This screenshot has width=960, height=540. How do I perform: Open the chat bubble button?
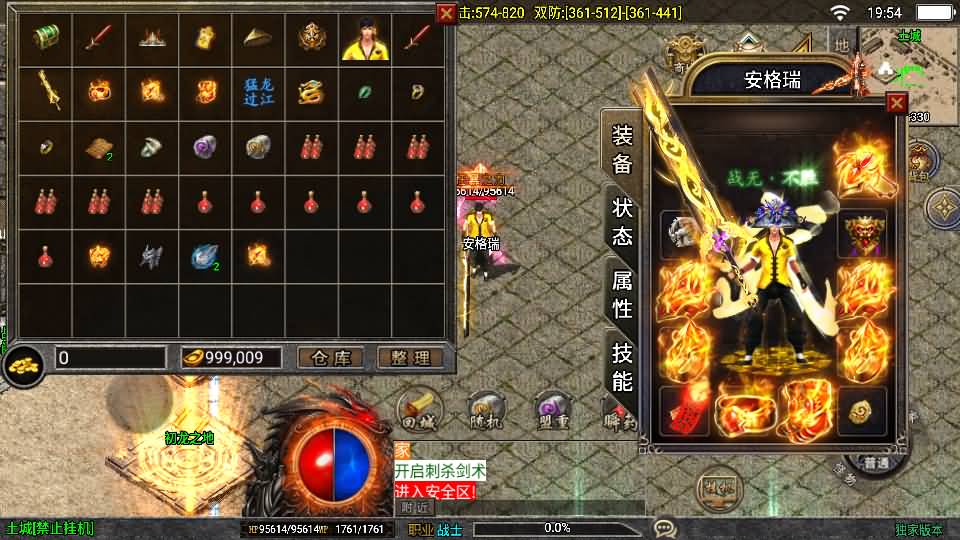(x=665, y=528)
